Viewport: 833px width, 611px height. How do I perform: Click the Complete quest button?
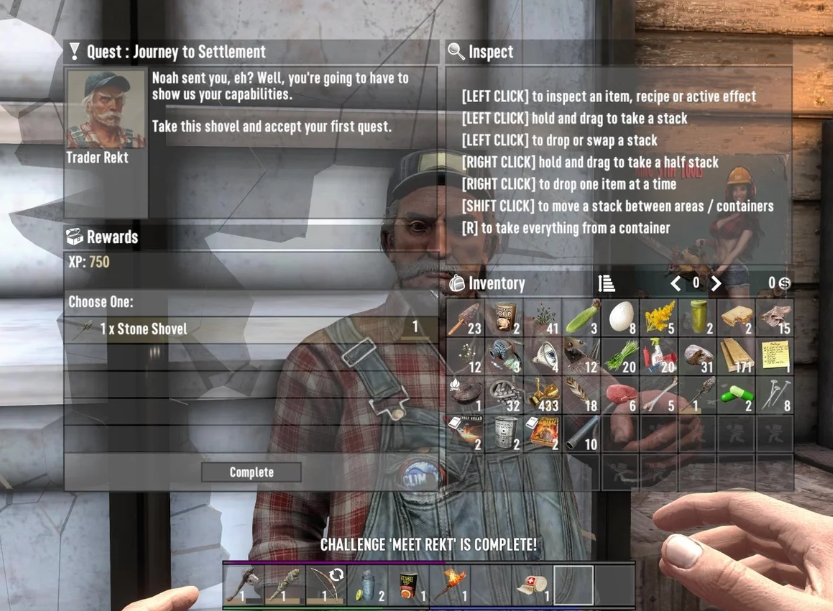(251, 472)
